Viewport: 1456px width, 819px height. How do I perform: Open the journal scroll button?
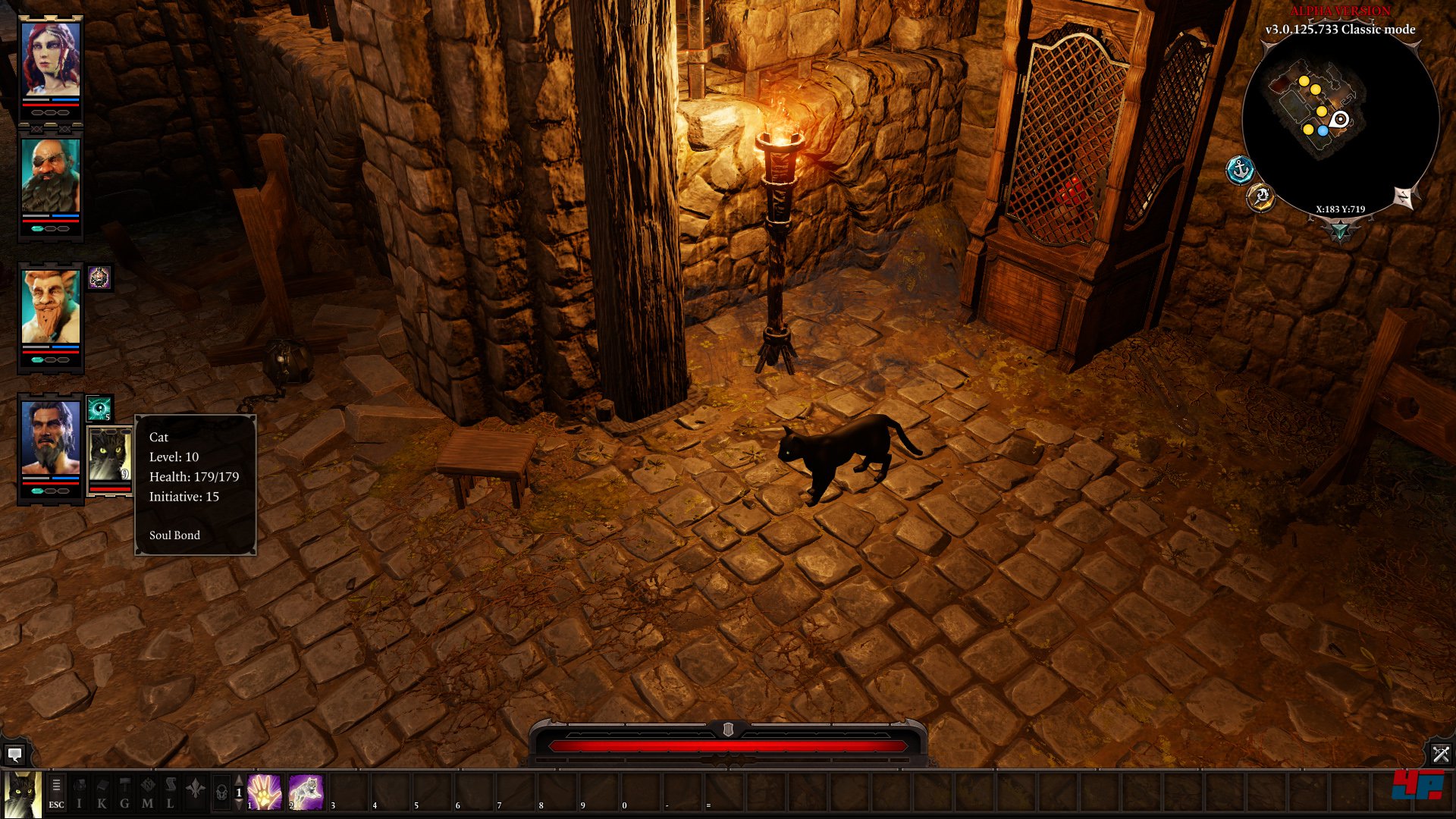point(170,793)
